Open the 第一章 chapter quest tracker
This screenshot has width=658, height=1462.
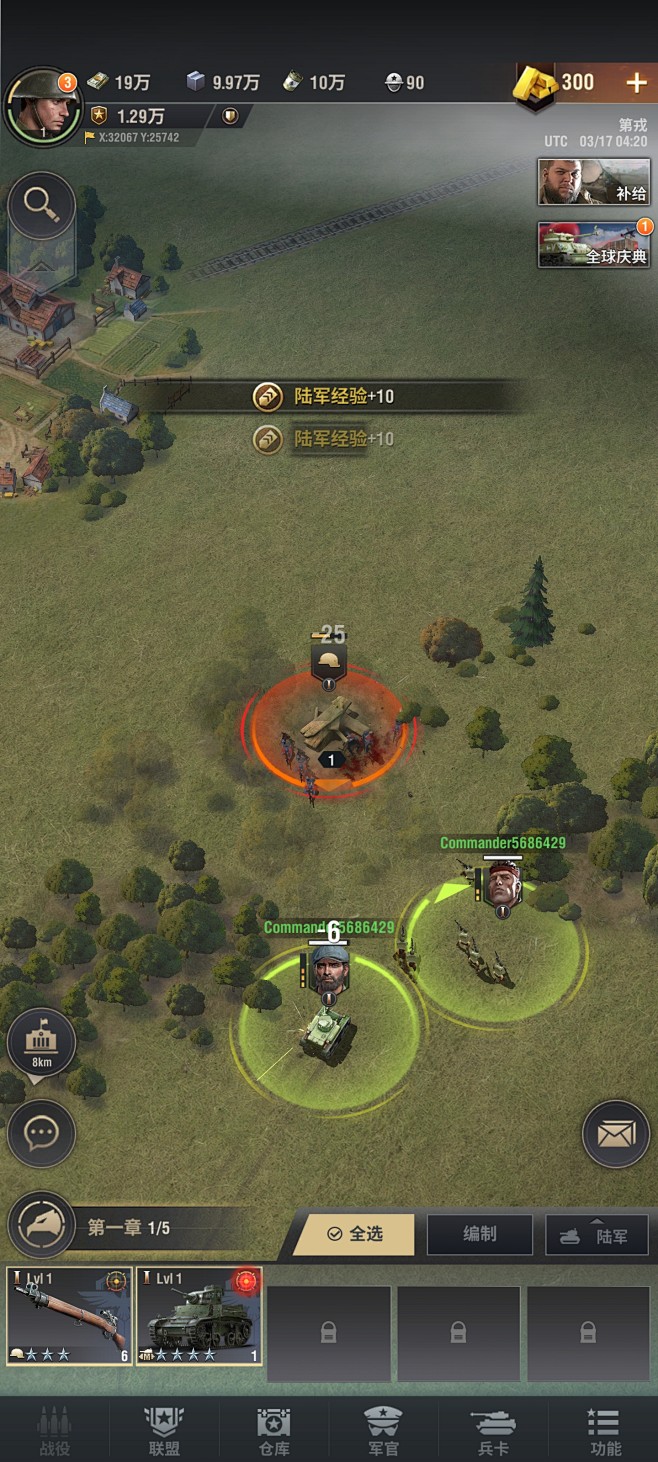pos(127,1227)
